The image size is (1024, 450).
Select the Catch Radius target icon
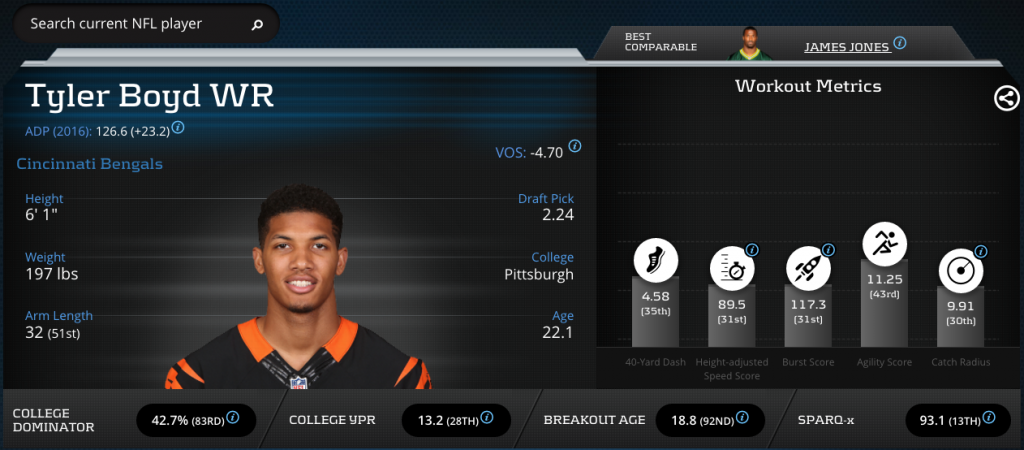(960, 270)
